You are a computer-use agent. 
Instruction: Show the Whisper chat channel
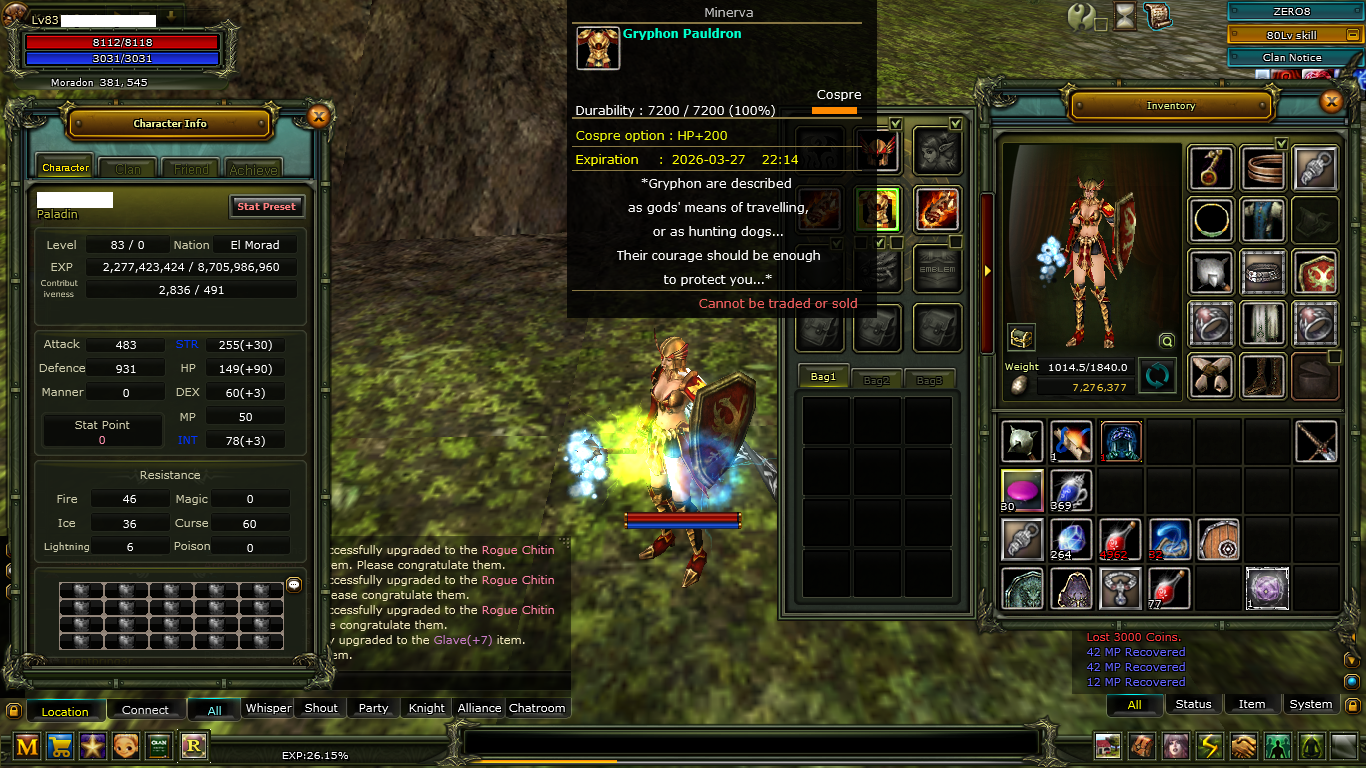[x=268, y=708]
